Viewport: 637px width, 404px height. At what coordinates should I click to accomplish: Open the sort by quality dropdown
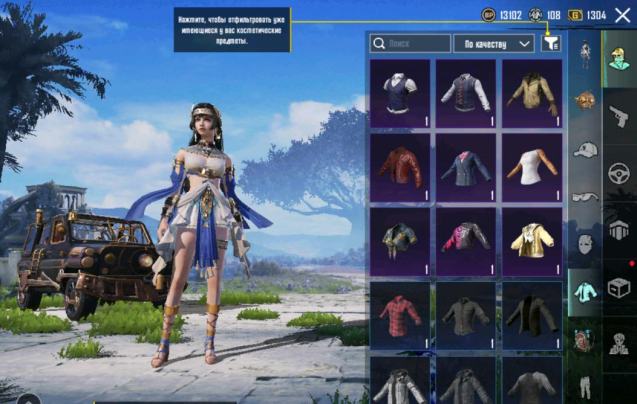pyautogui.click(x=494, y=44)
